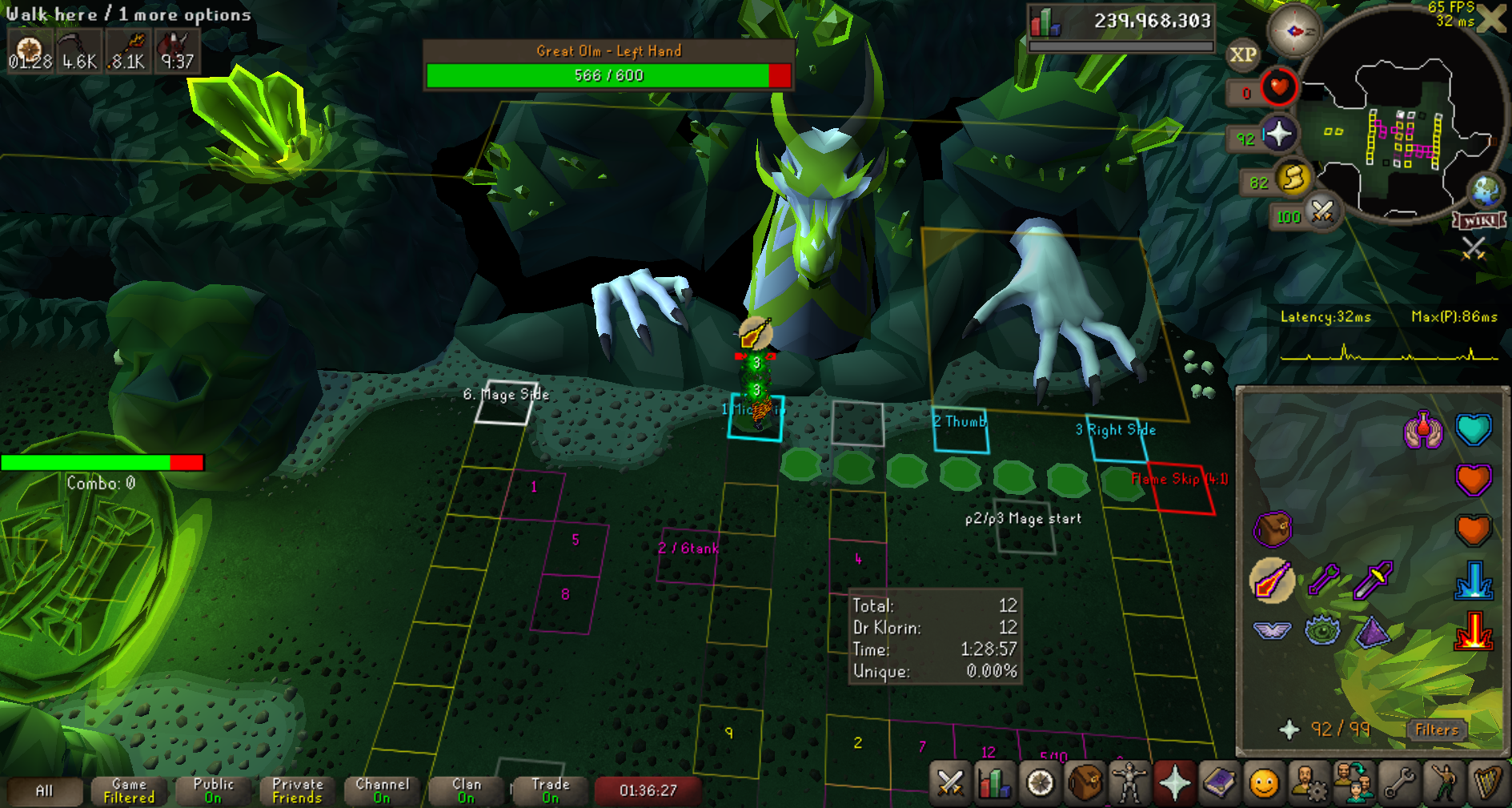Open the Music Player harp tab
The width and height of the screenshot is (1512, 808).
[x=1487, y=783]
